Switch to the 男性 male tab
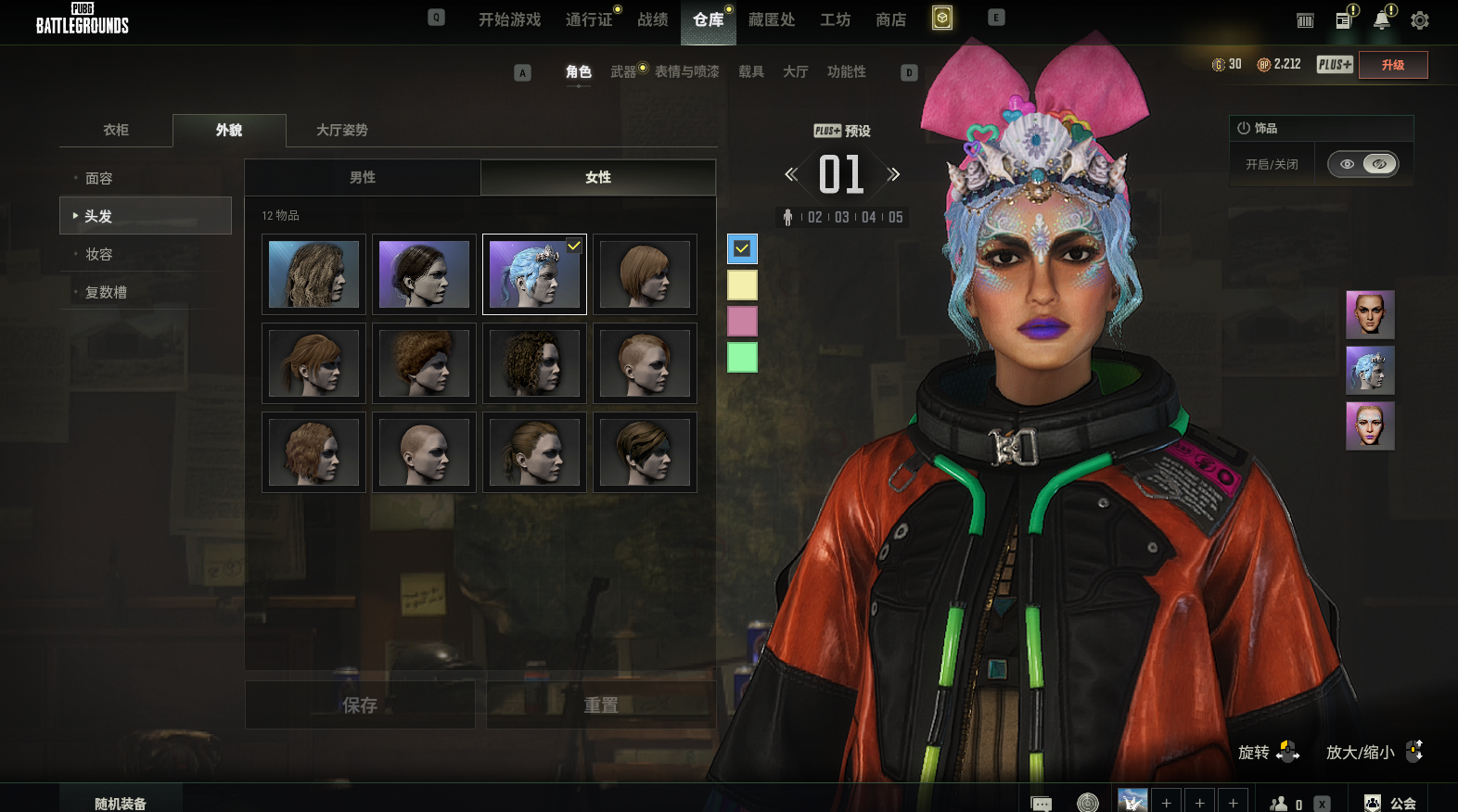Screen dimensions: 1458x812 (x=363, y=177)
